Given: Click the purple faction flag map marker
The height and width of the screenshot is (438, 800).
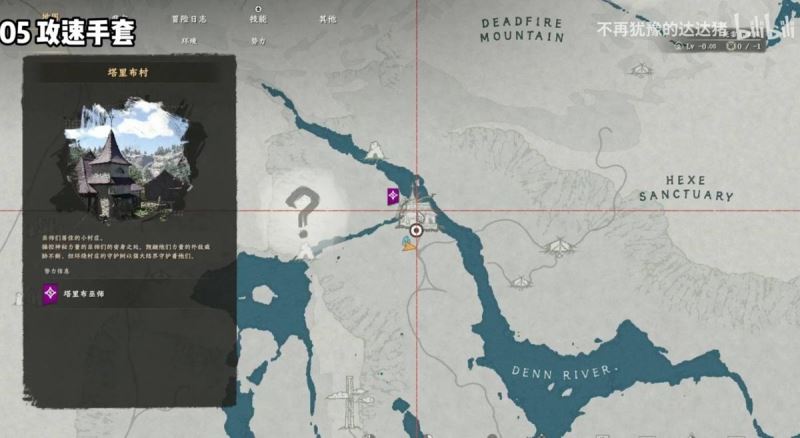Looking at the screenshot, I should point(394,196).
